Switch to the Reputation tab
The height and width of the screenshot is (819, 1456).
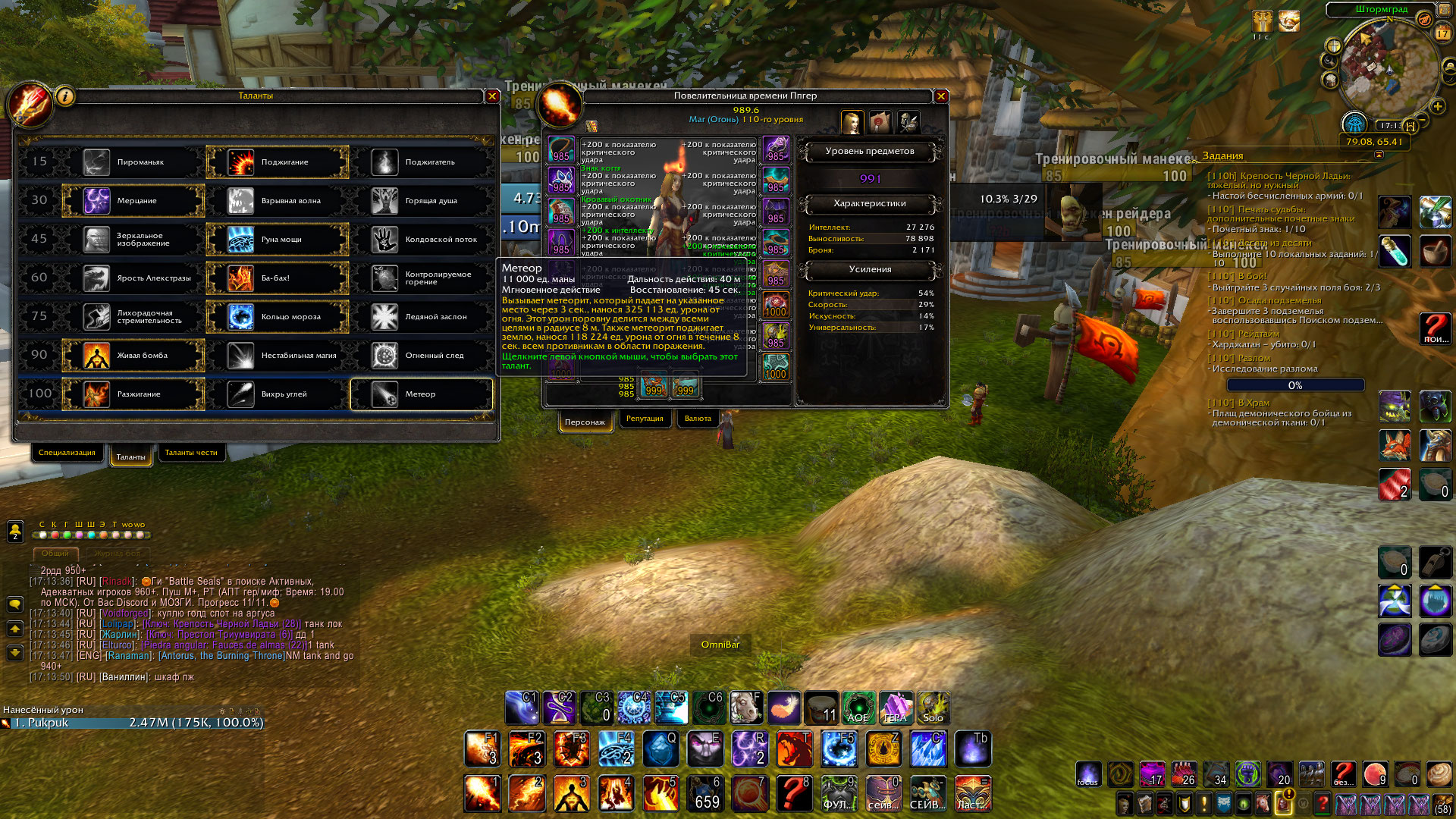[x=645, y=419]
